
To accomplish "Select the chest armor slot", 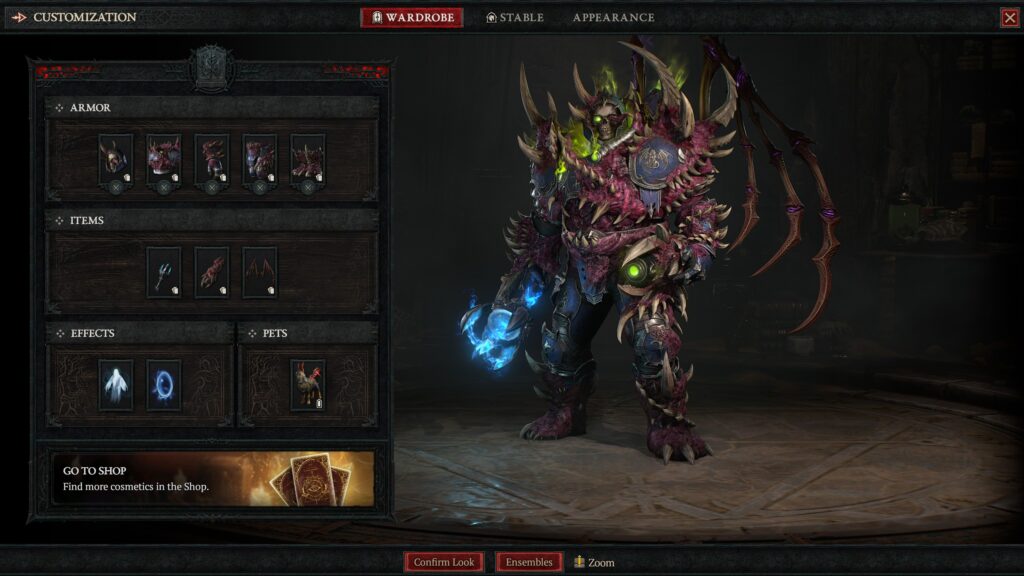I will click(x=163, y=159).
